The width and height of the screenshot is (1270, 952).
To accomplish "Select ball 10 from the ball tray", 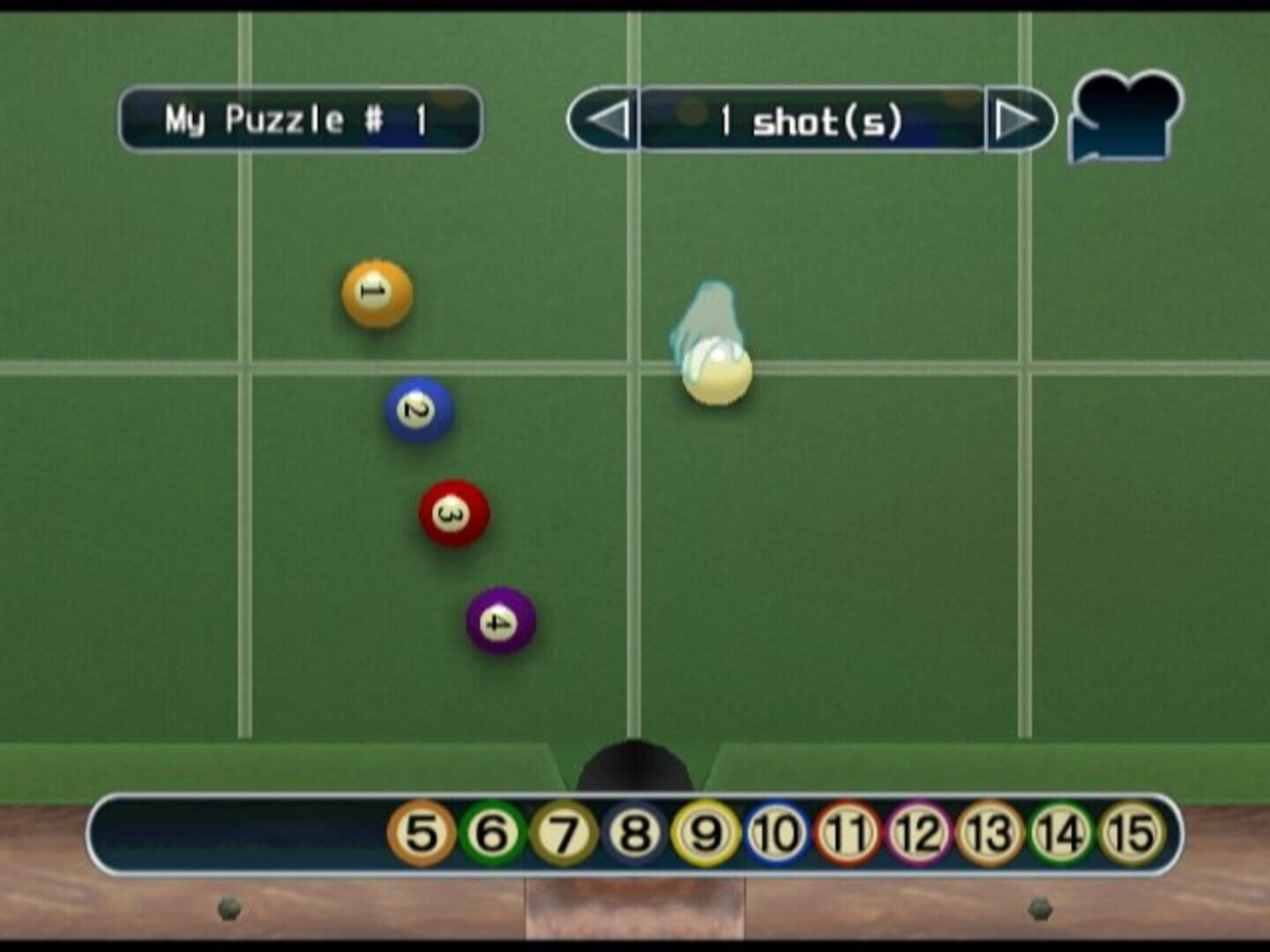I will coord(776,832).
